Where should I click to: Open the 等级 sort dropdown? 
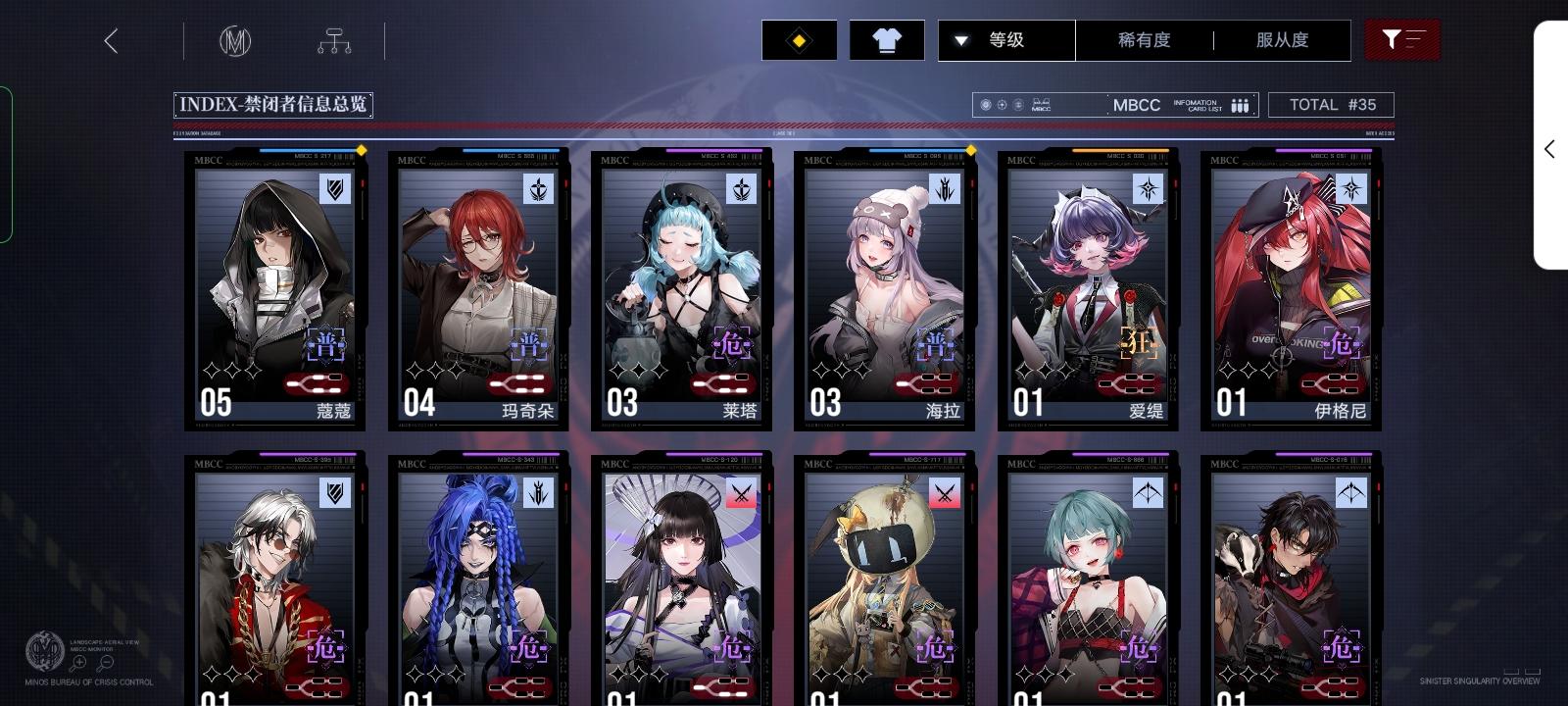pyautogui.click(x=1005, y=40)
